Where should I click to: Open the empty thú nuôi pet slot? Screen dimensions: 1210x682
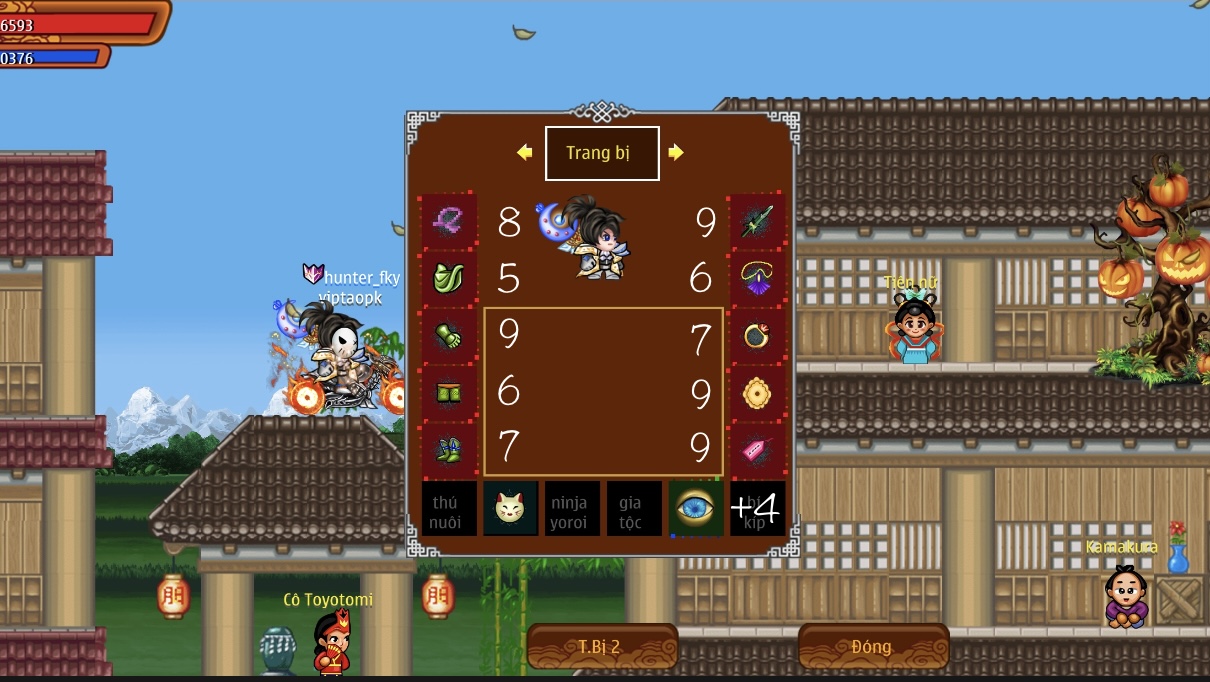click(448, 509)
